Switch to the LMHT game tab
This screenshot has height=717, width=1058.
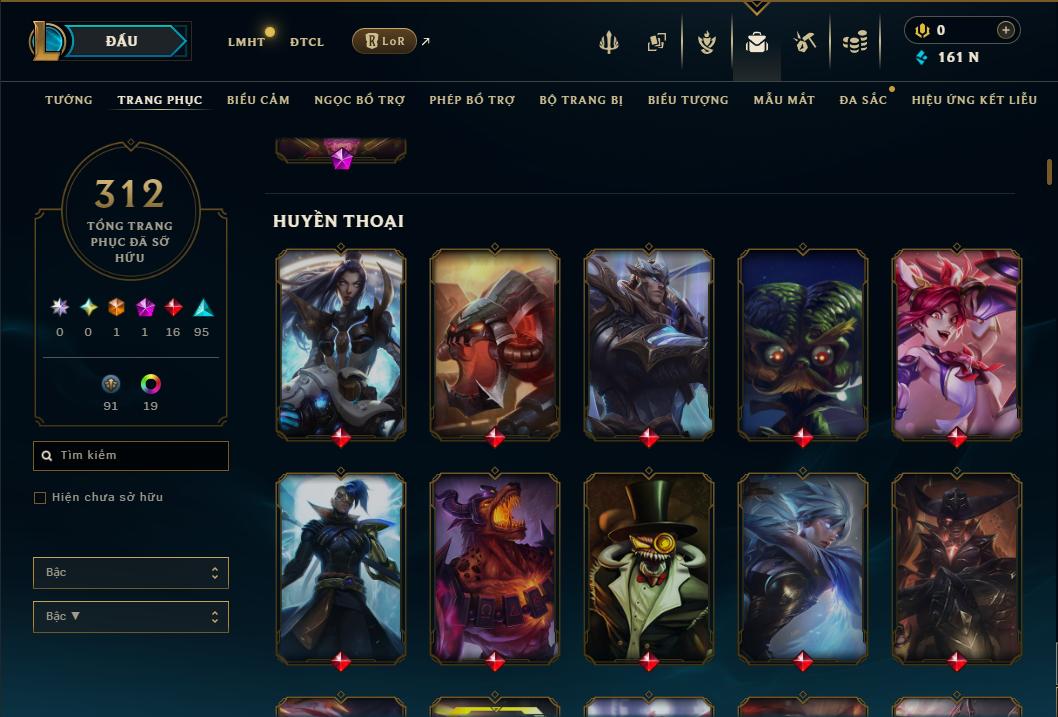tap(246, 42)
